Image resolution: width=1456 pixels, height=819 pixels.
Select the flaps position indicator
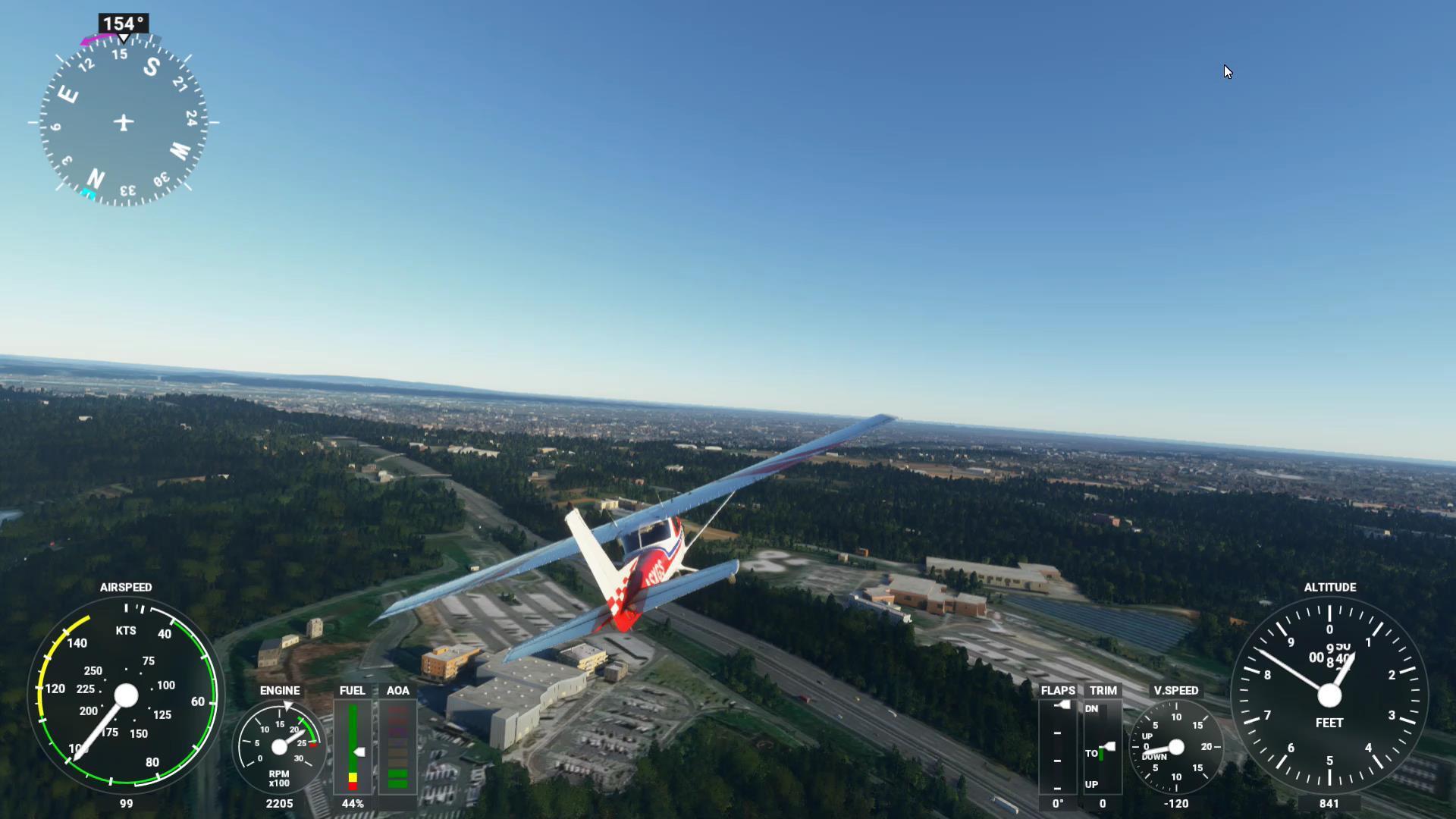(x=1058, y=747)
